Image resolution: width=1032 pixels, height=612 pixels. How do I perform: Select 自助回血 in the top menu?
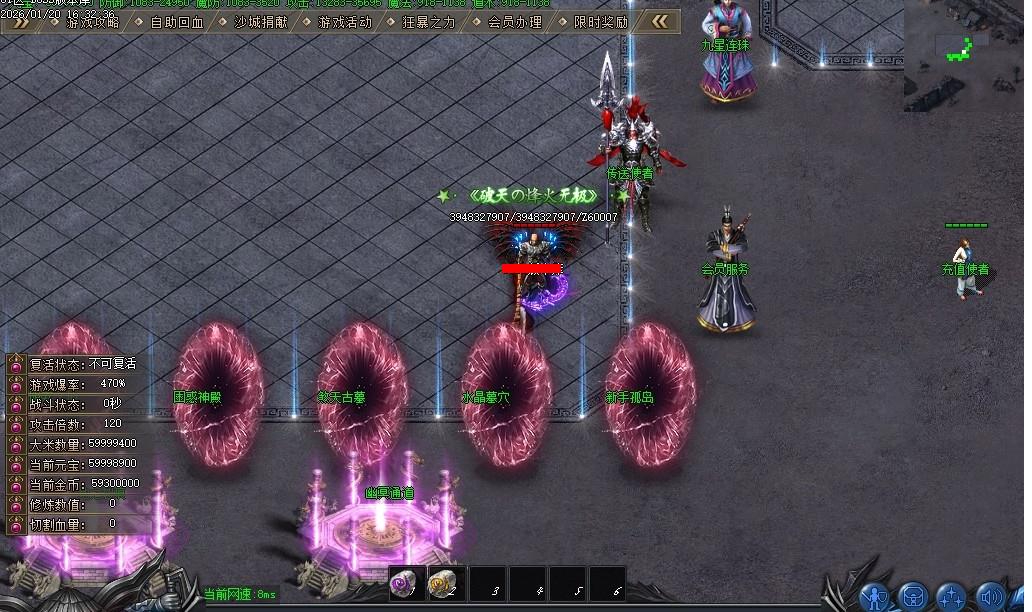(x=177, y=22)
